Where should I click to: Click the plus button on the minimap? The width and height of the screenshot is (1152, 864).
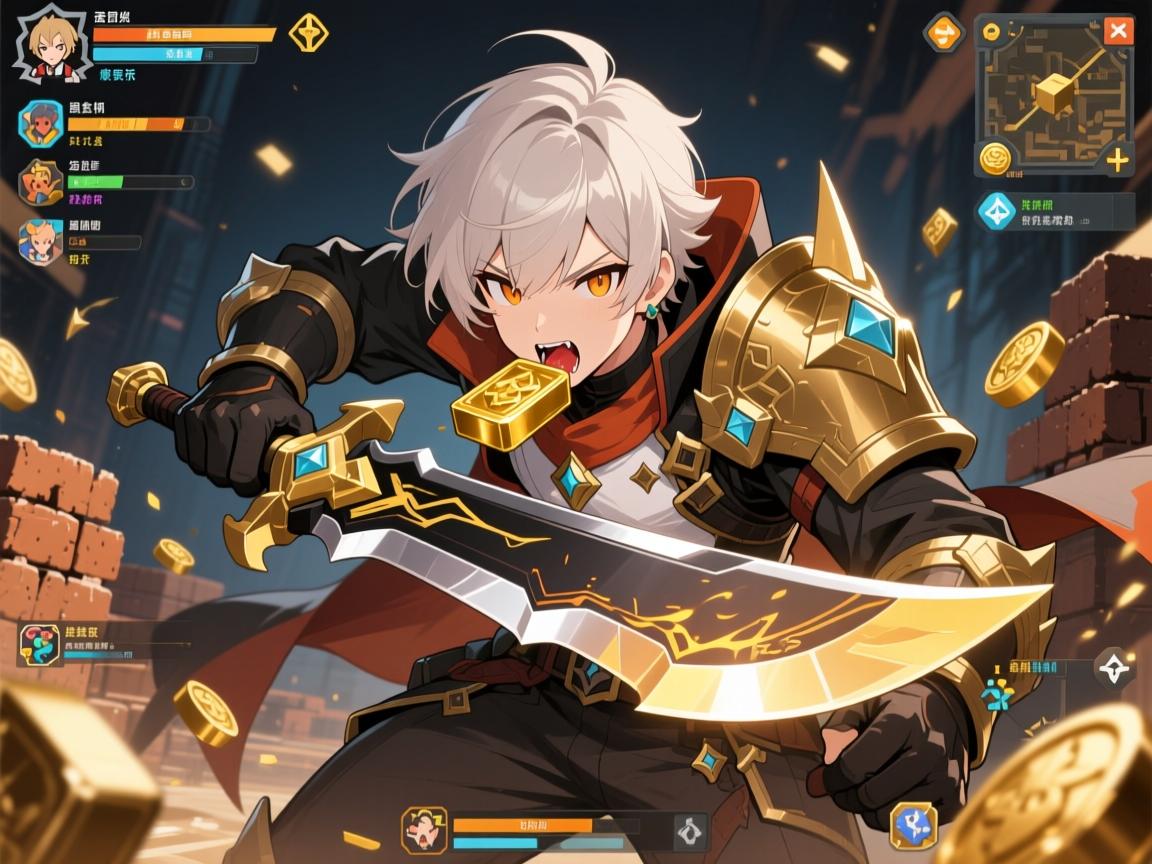coord(1117,159)
